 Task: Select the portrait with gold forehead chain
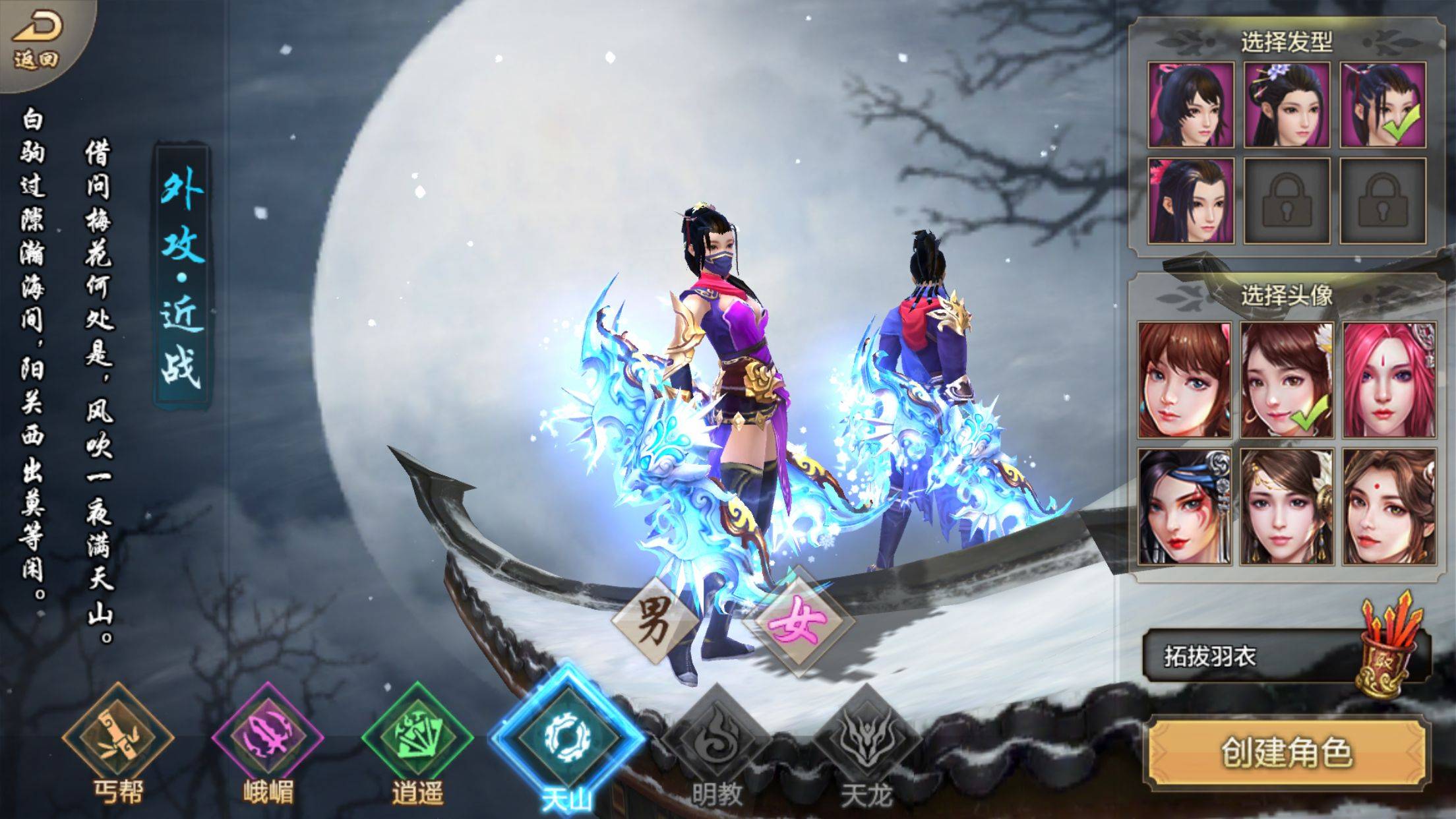click(x=1287, y=506)
